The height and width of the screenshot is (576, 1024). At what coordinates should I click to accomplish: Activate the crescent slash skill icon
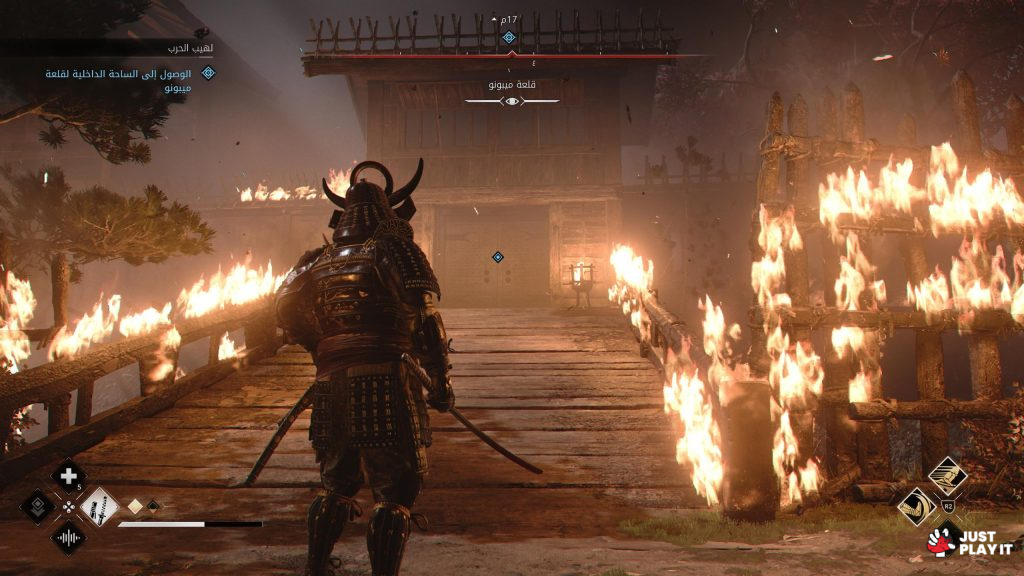tap(916, 506)
